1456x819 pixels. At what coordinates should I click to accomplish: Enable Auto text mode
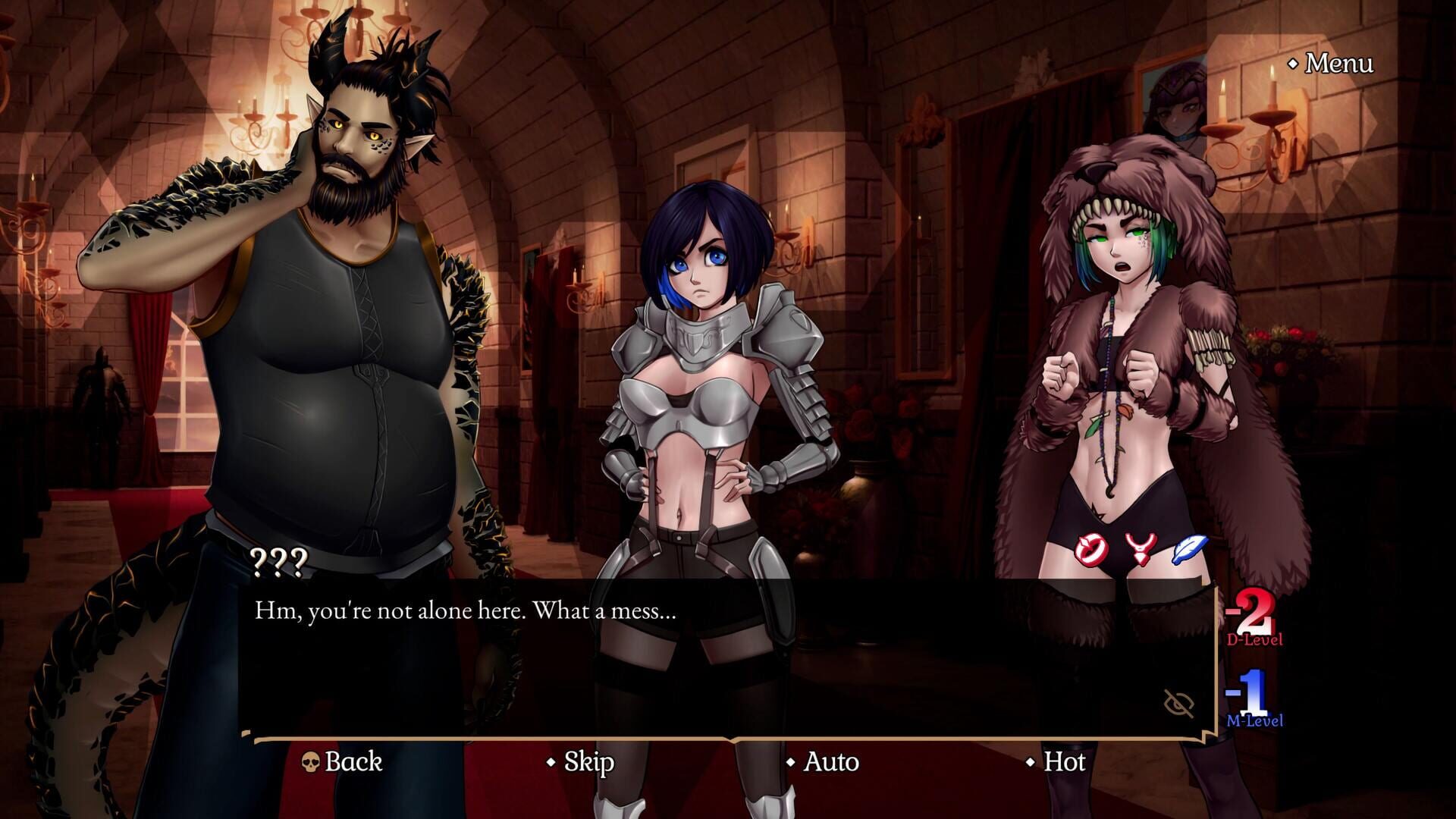click(x=830, y=762)
